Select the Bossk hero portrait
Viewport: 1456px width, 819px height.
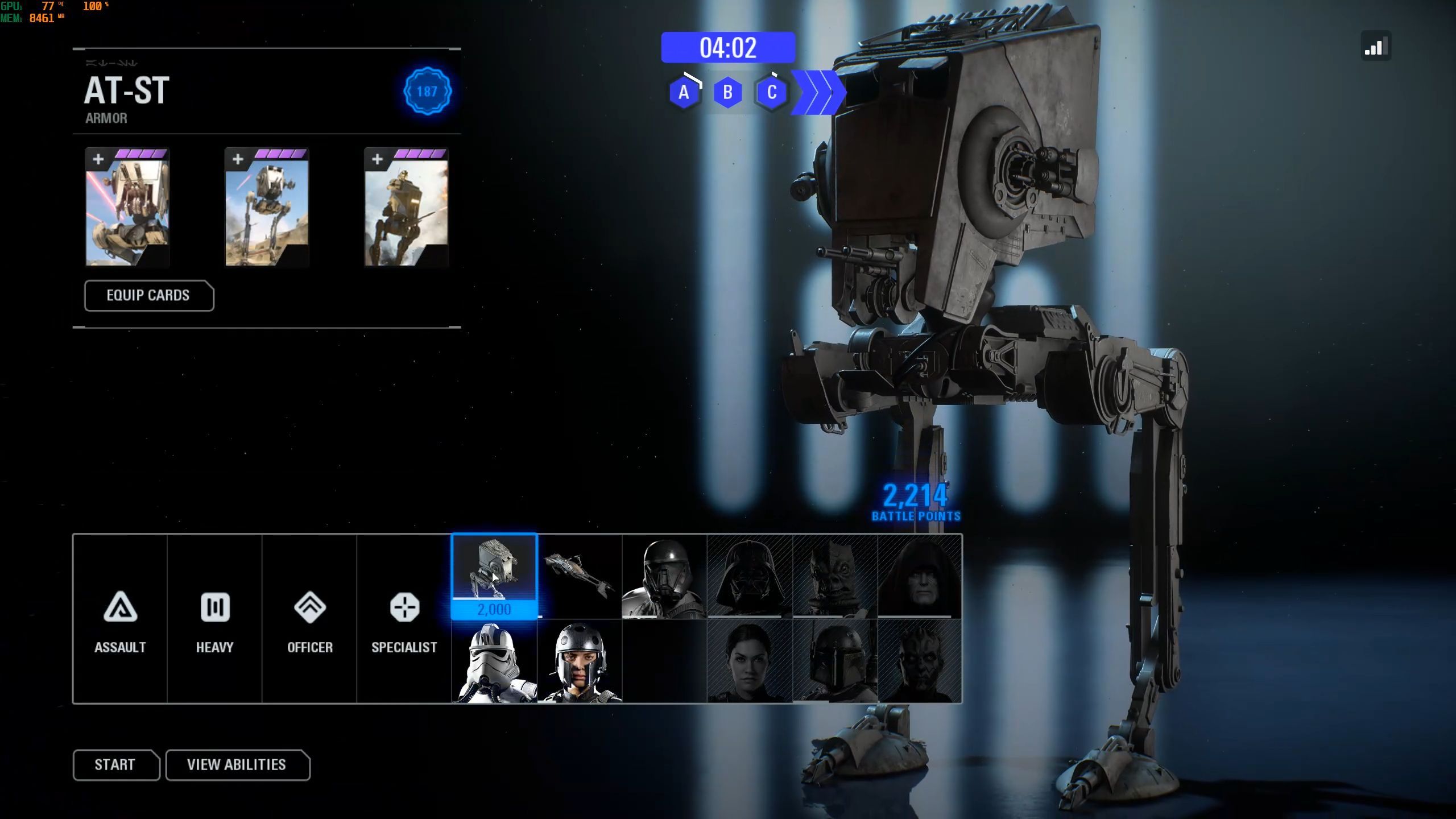tap(834, 576)
